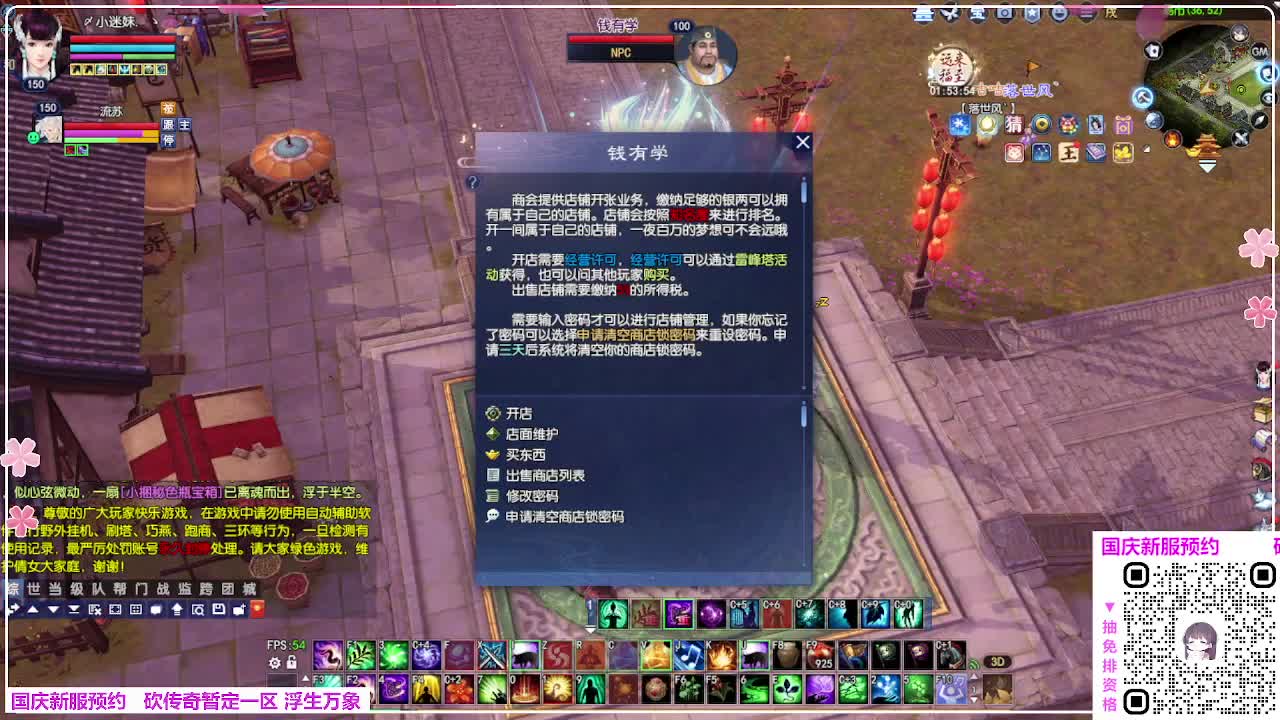Expand activities with the double-arrow under the minimap

coord(1207,164)
